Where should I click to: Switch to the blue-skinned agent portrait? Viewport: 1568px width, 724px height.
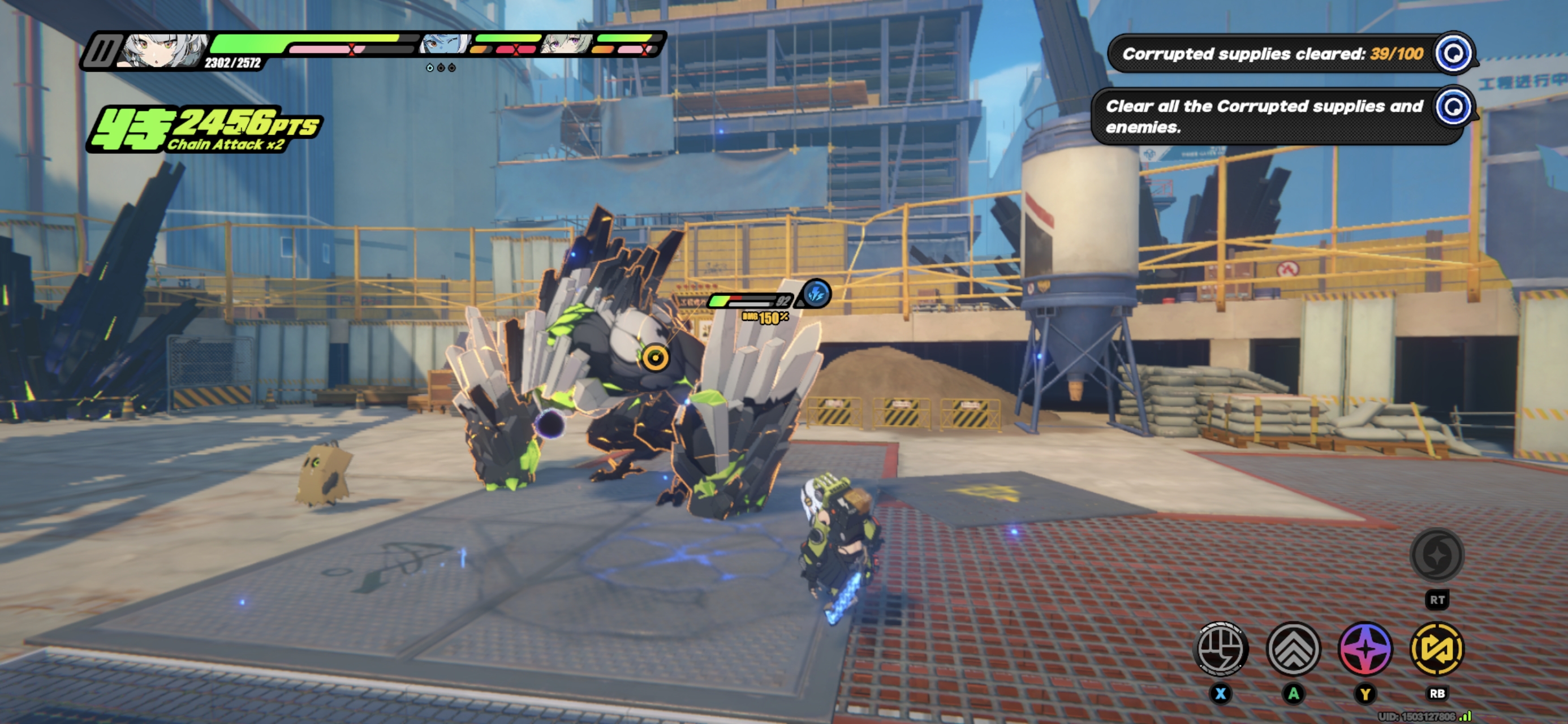click(x=445, y=45)
